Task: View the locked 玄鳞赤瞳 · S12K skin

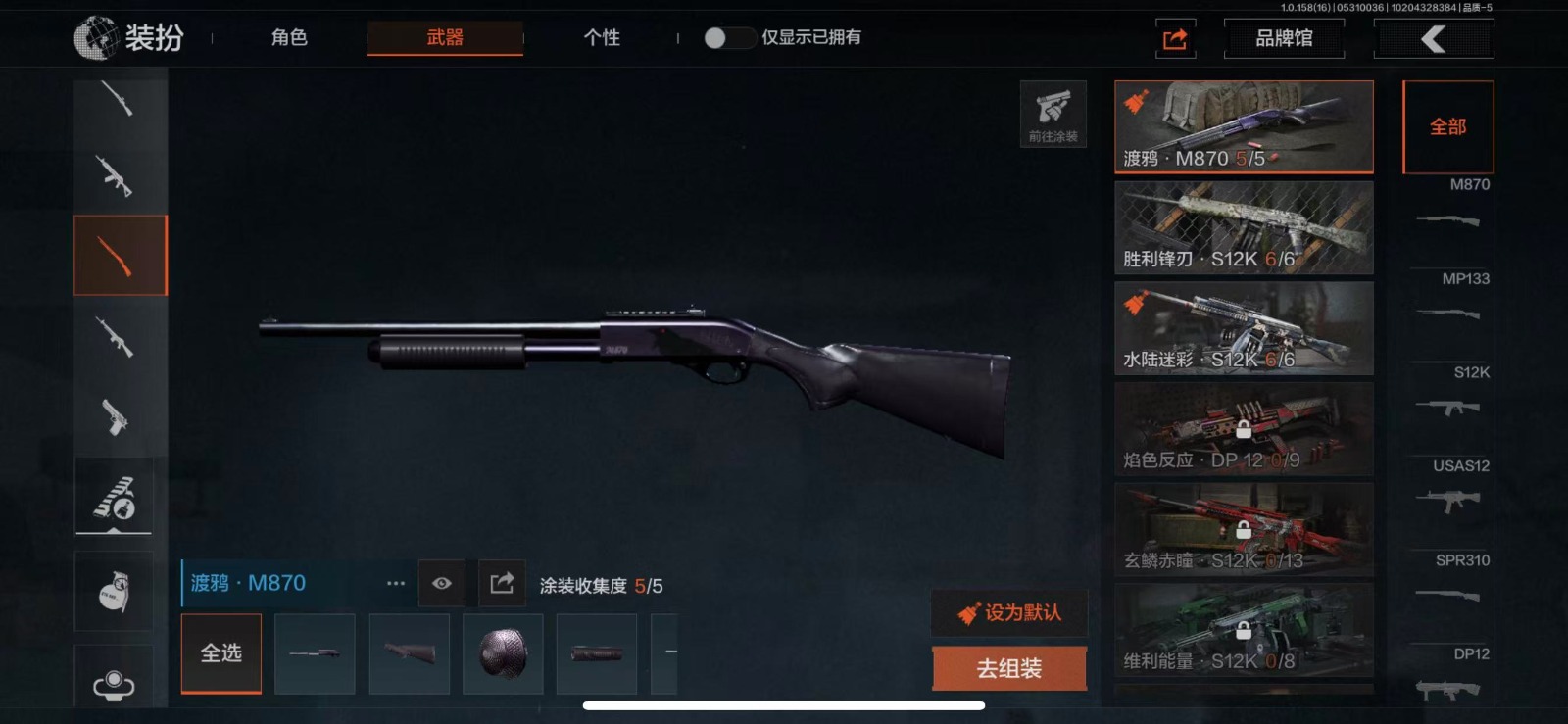Action: [1244, 530]
